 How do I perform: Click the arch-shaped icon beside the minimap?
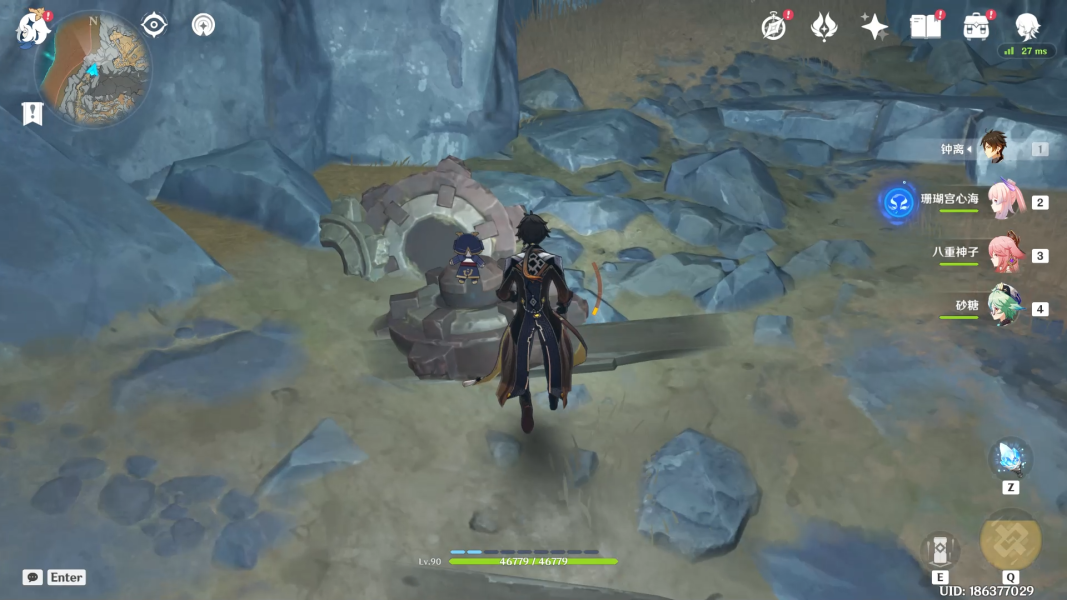point(204,25)
